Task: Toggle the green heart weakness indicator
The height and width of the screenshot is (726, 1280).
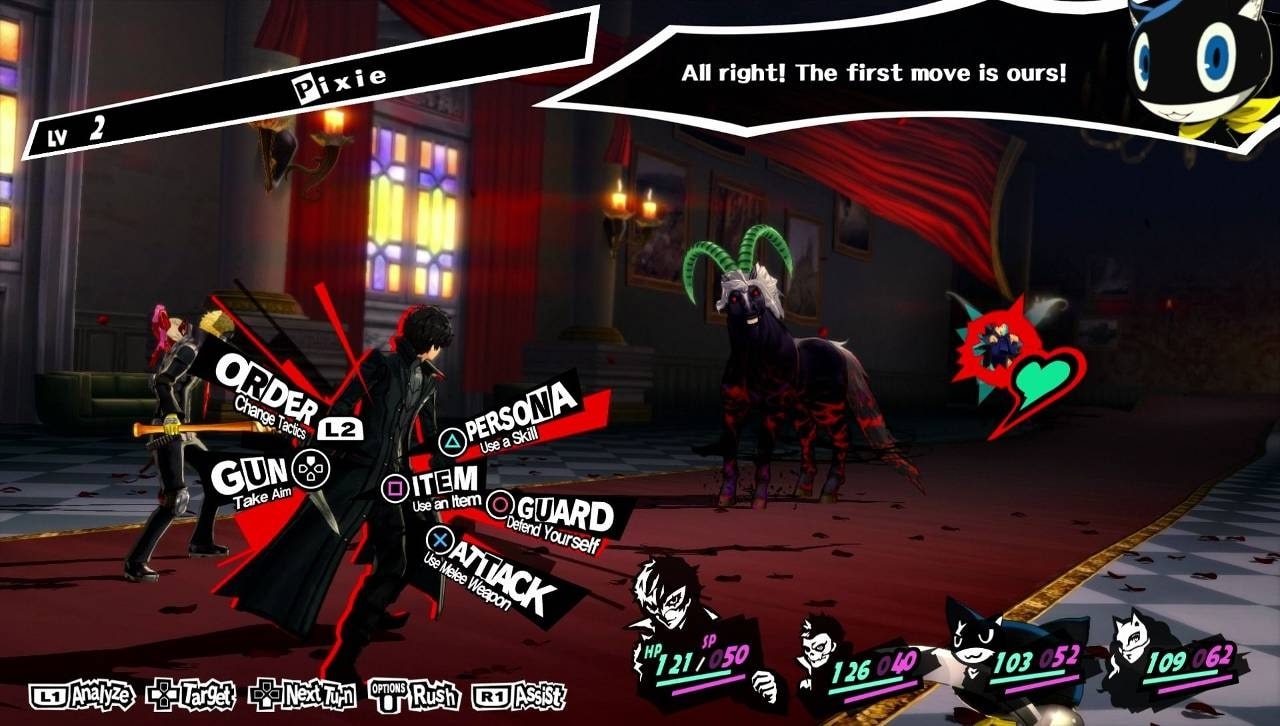Action: click(1040, 377)
